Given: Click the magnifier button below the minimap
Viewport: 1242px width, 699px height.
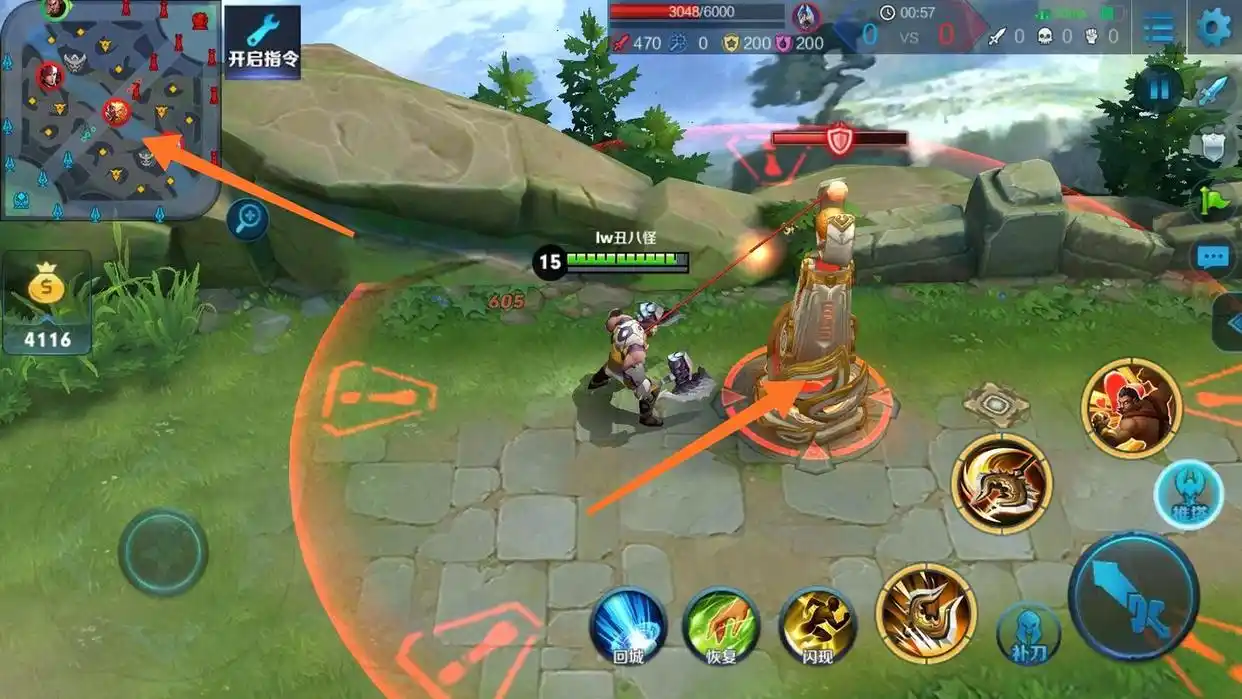Looking at the screenshot, I should [x=247, y=219].
